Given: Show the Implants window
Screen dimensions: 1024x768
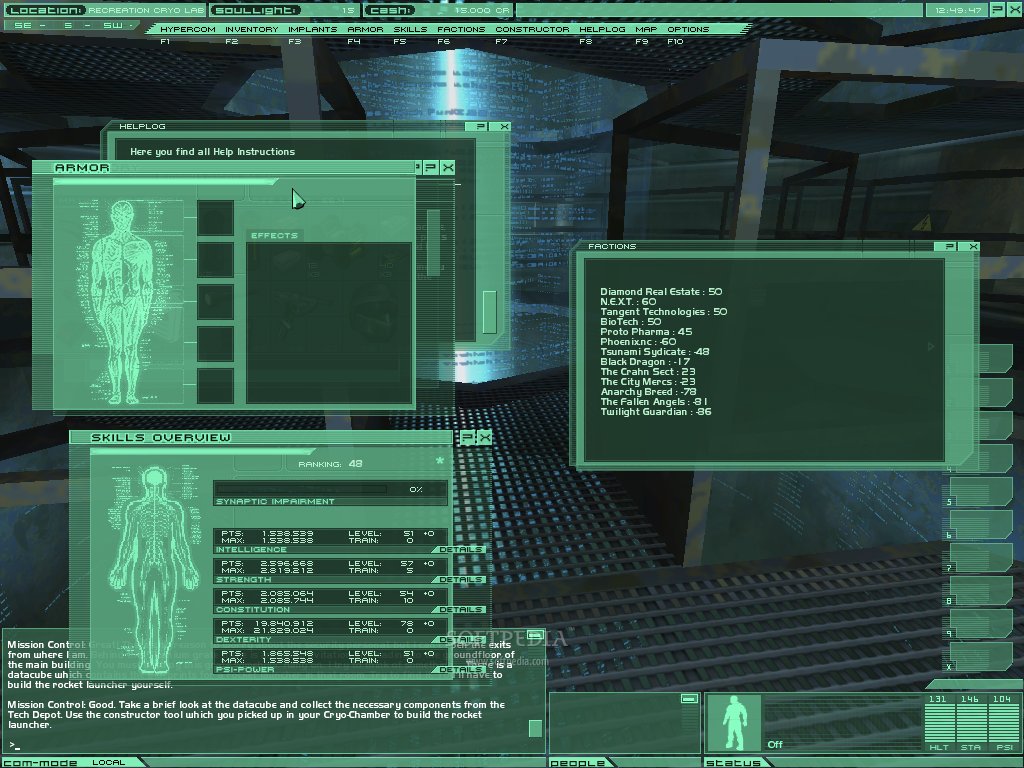Looking at the screenshot, I should click(312, 29).
